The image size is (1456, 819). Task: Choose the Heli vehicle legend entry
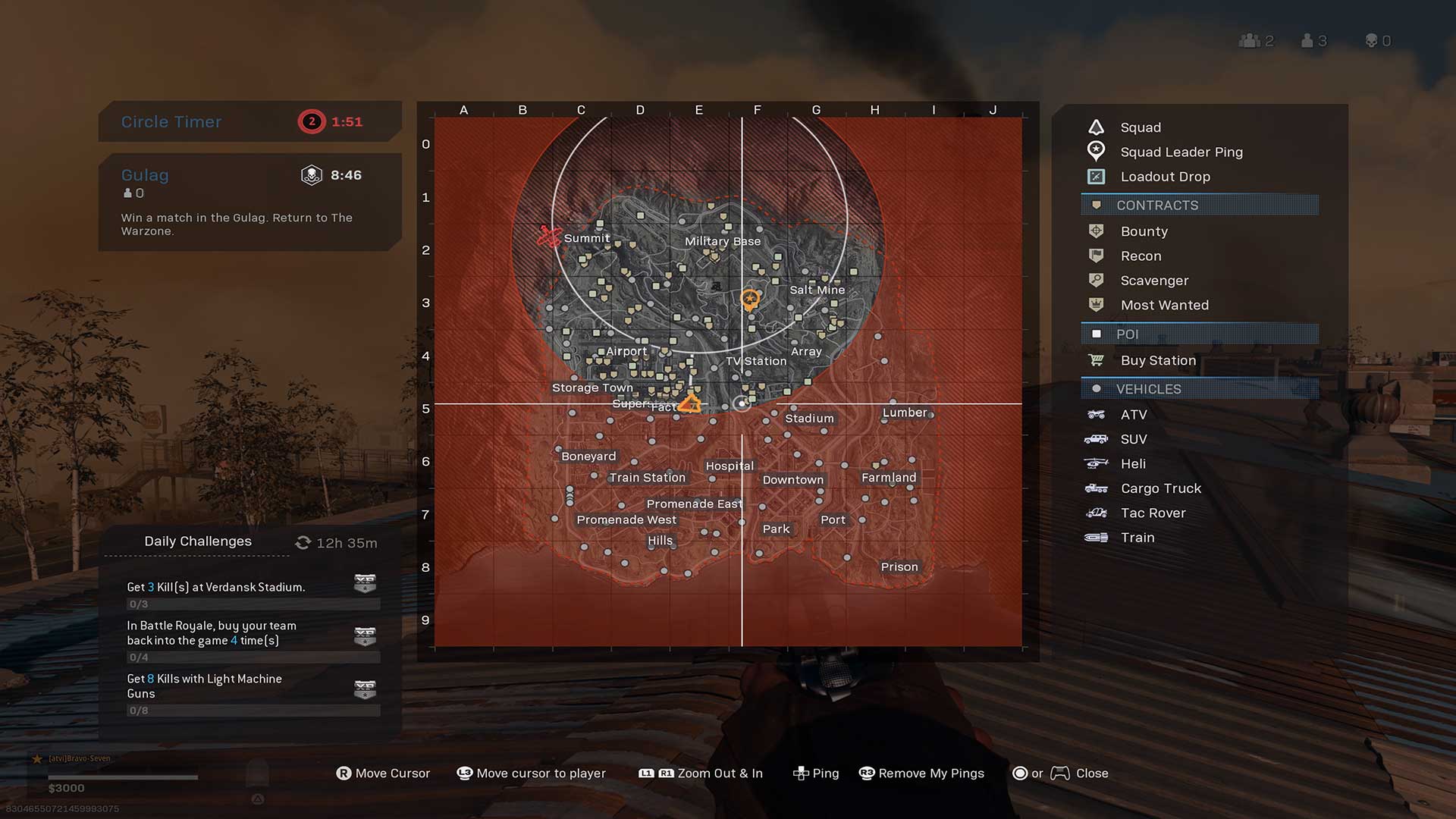(x=1132, y=464)
